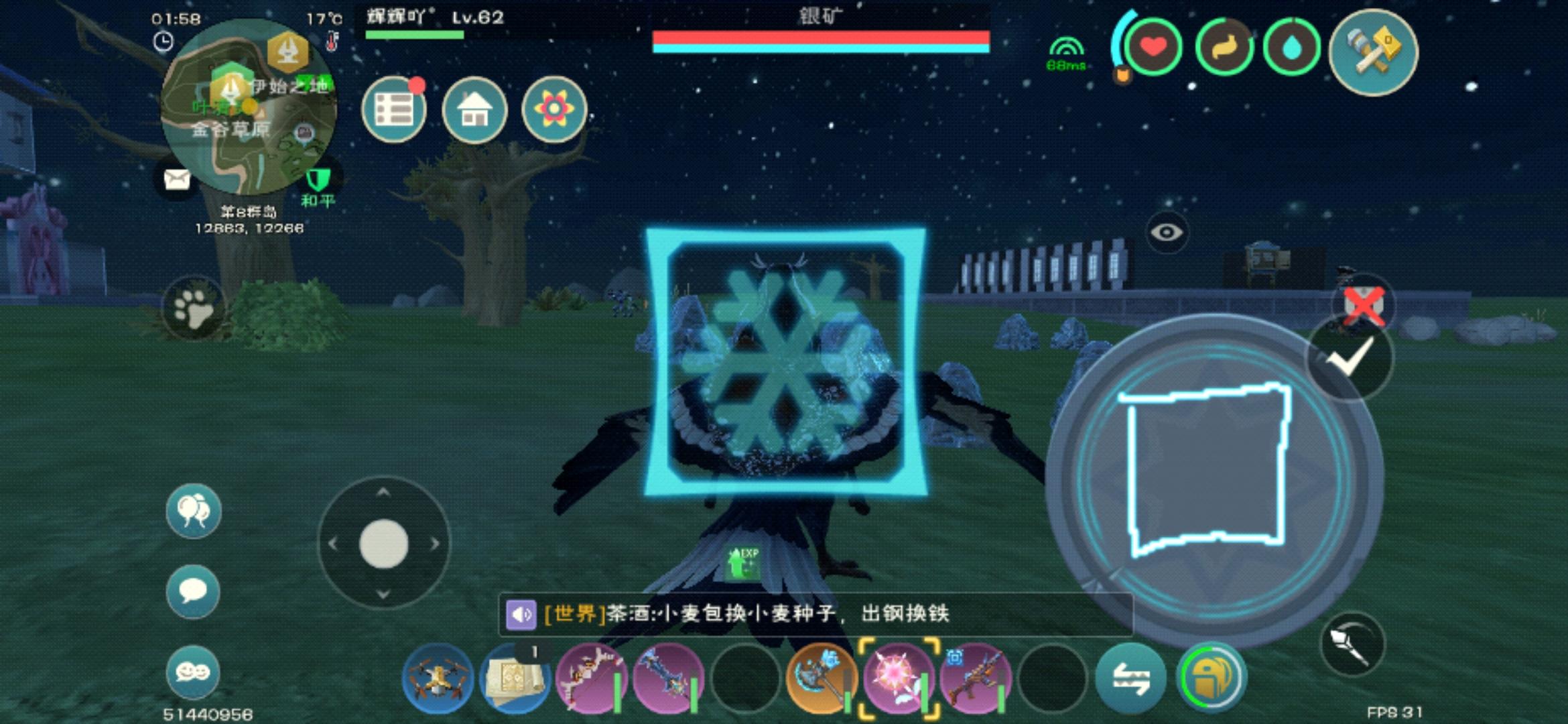Tap the house home button

click(474, 110)
